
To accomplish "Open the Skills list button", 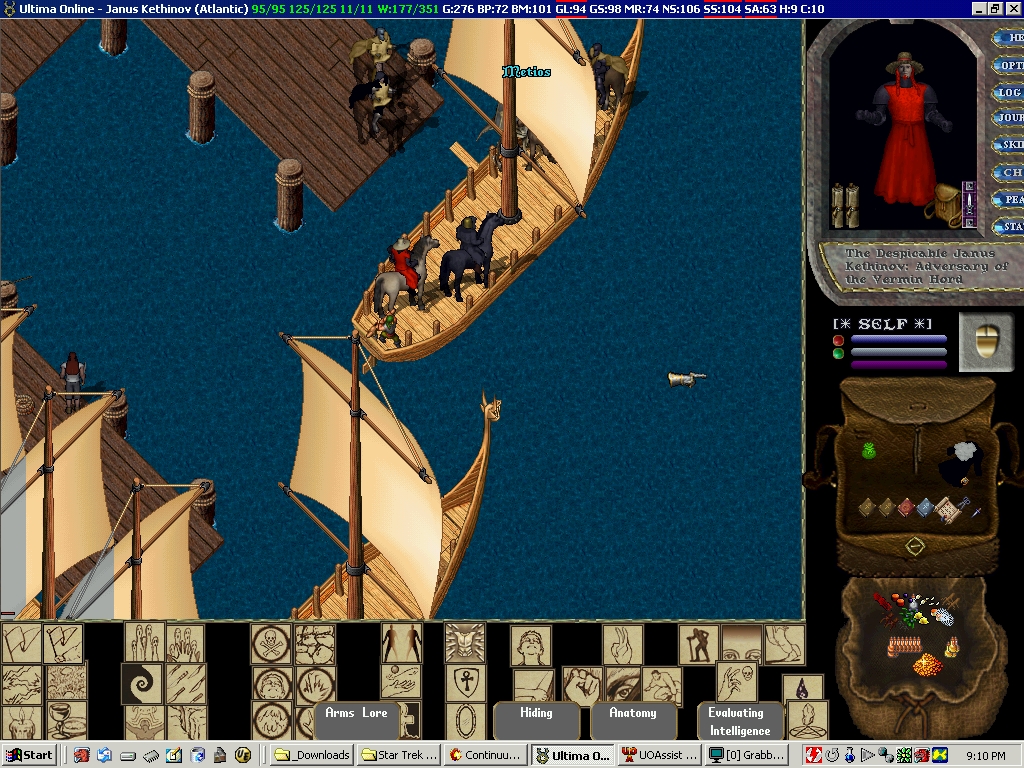I will [x=1008, y=145].
